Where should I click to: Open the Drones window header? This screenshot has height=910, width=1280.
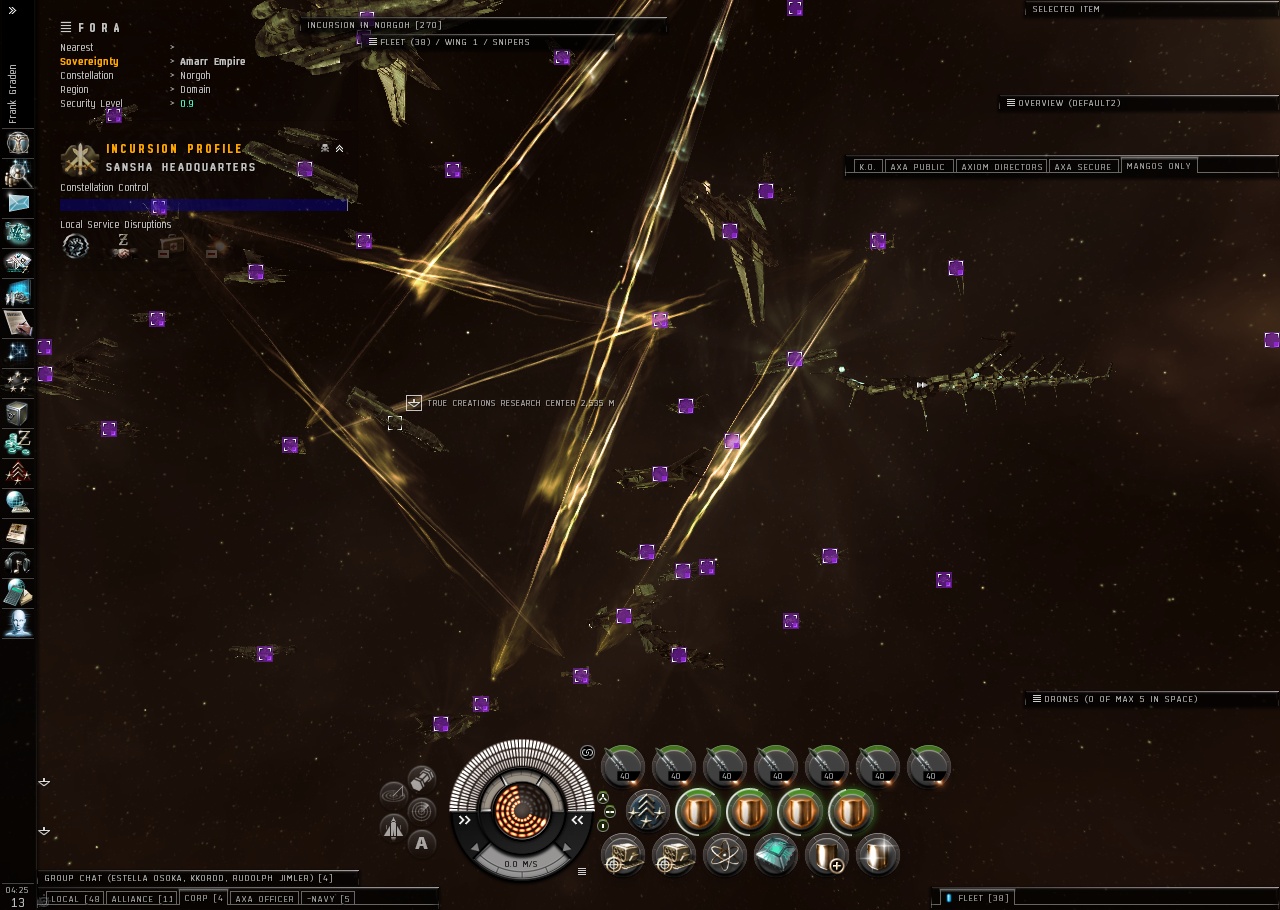click(x=1120, y=699)
